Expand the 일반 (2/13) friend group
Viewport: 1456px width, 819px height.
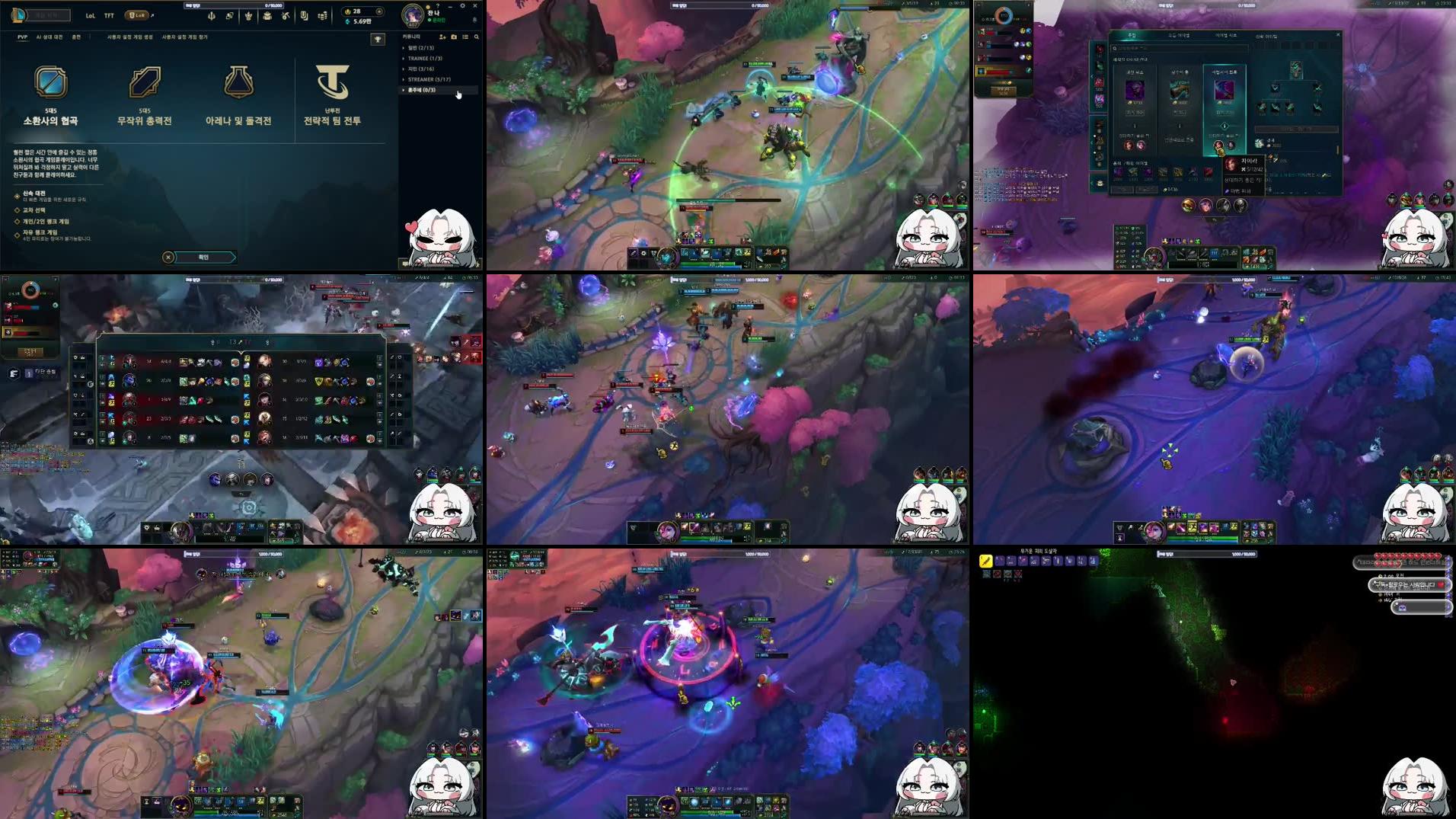tap(421, 48)
